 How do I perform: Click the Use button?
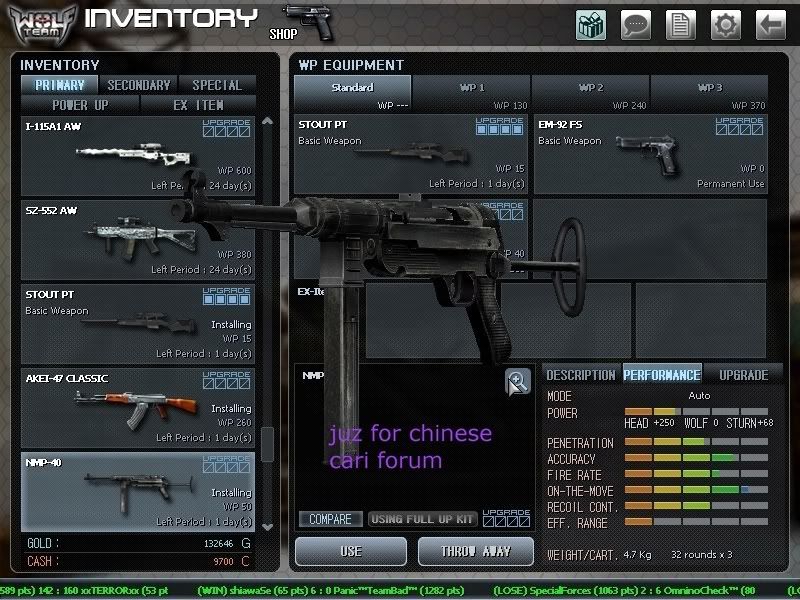point(351,551)
